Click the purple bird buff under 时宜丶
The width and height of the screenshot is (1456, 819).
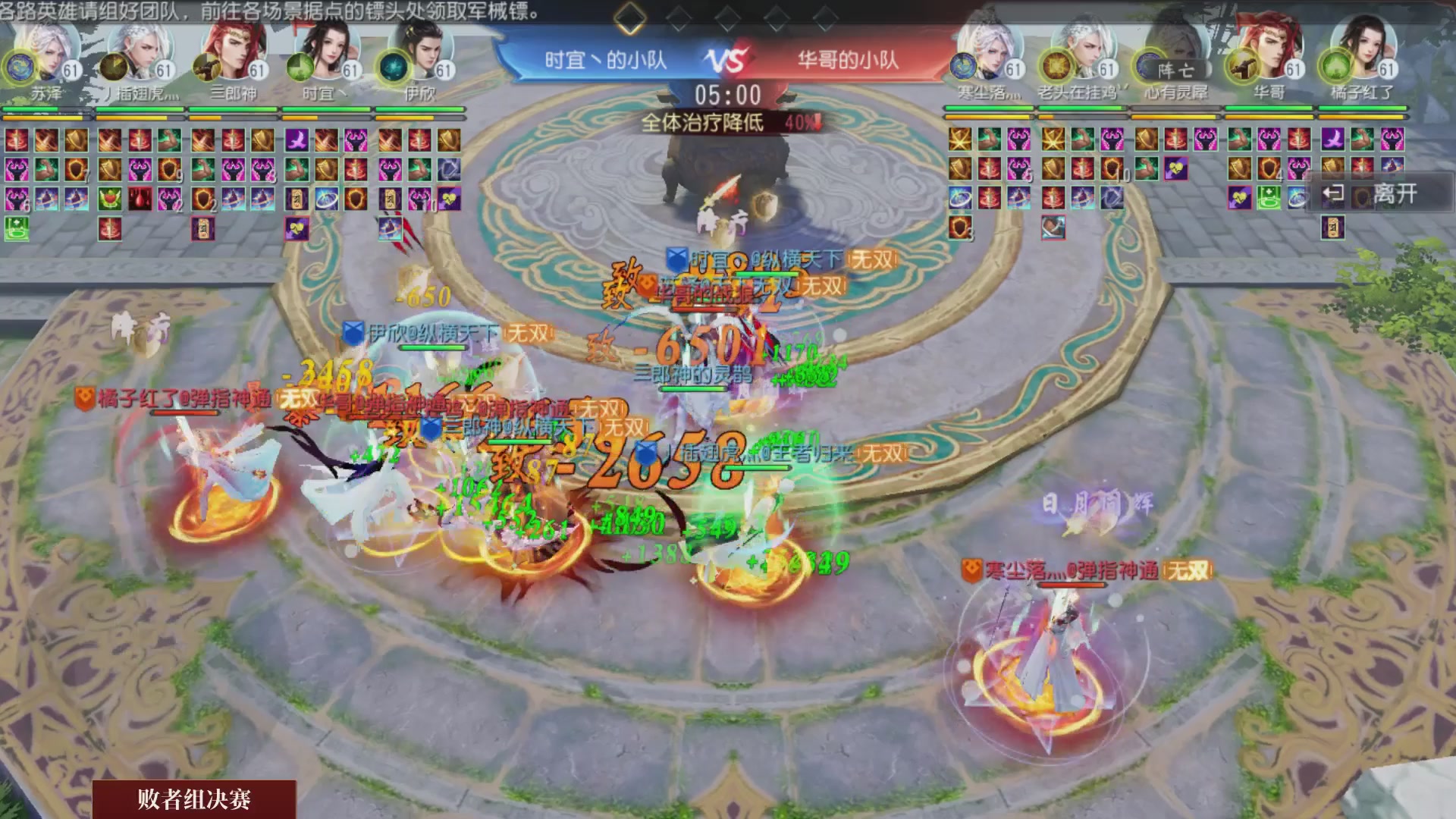(x=297, y=140)
